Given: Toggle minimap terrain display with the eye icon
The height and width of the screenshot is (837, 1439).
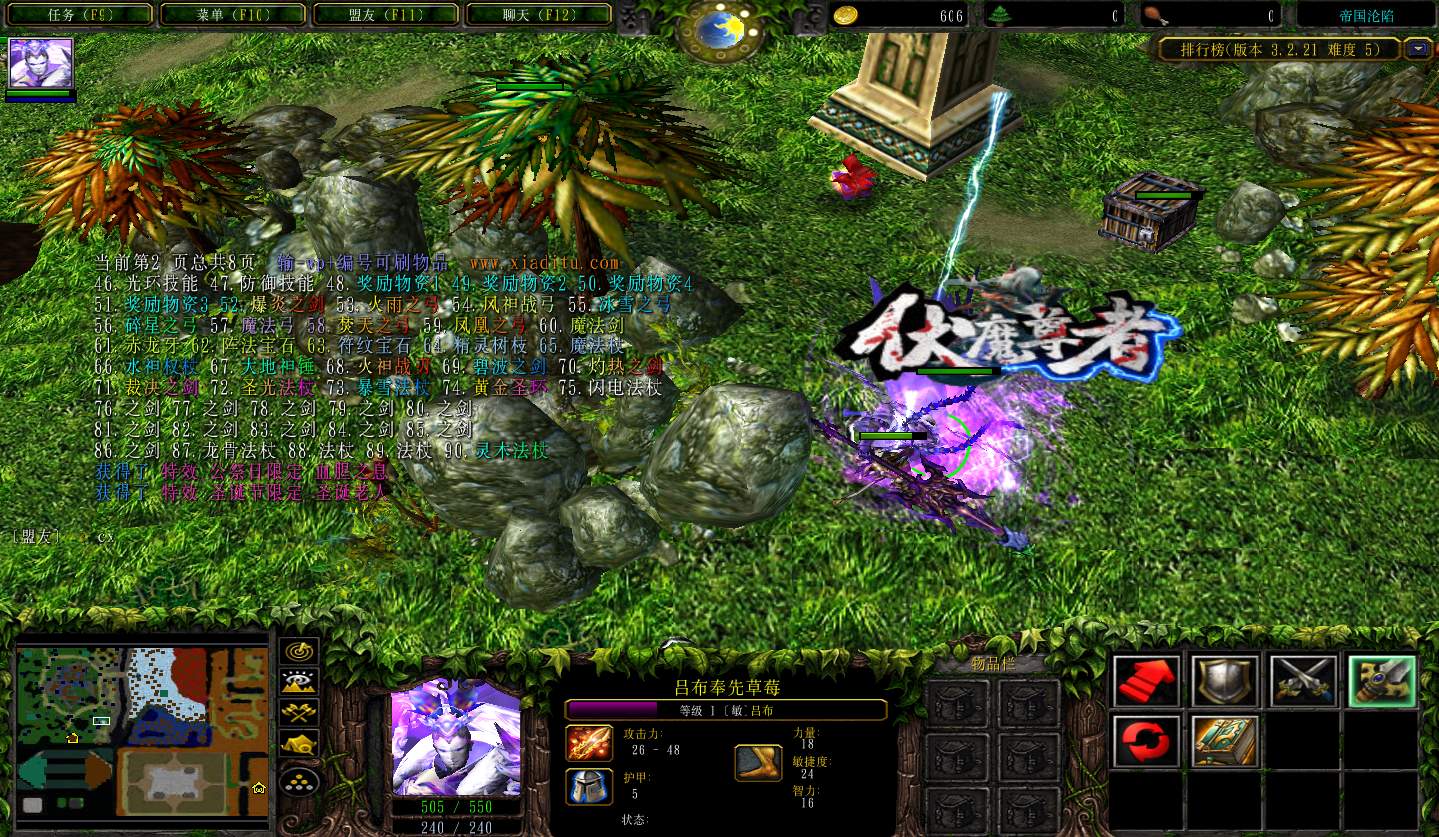Looking at the screenshot, I should click(299, 682).
